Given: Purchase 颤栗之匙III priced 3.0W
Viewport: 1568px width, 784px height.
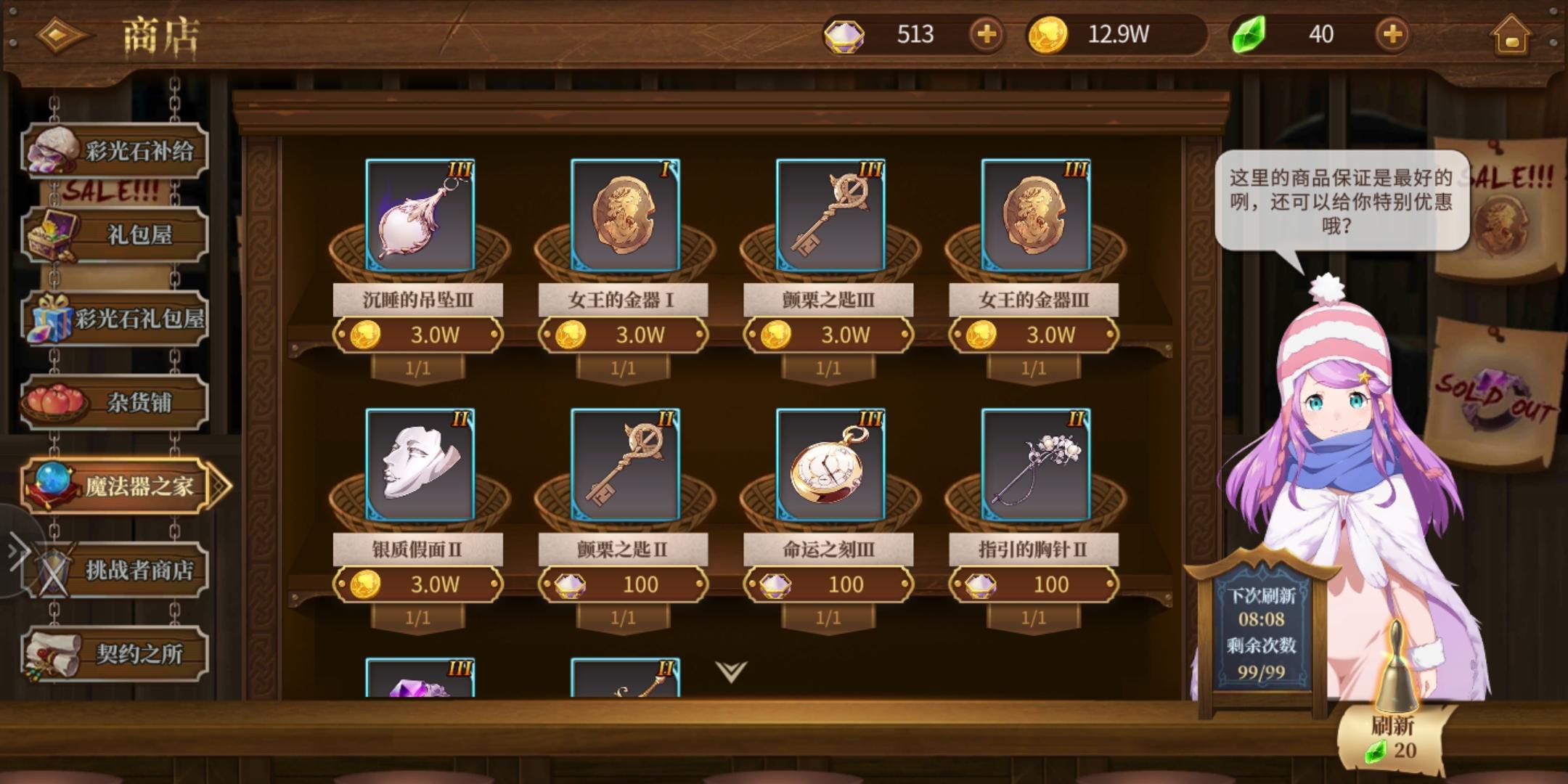Looking at the screenshot, I should (828, 335).
